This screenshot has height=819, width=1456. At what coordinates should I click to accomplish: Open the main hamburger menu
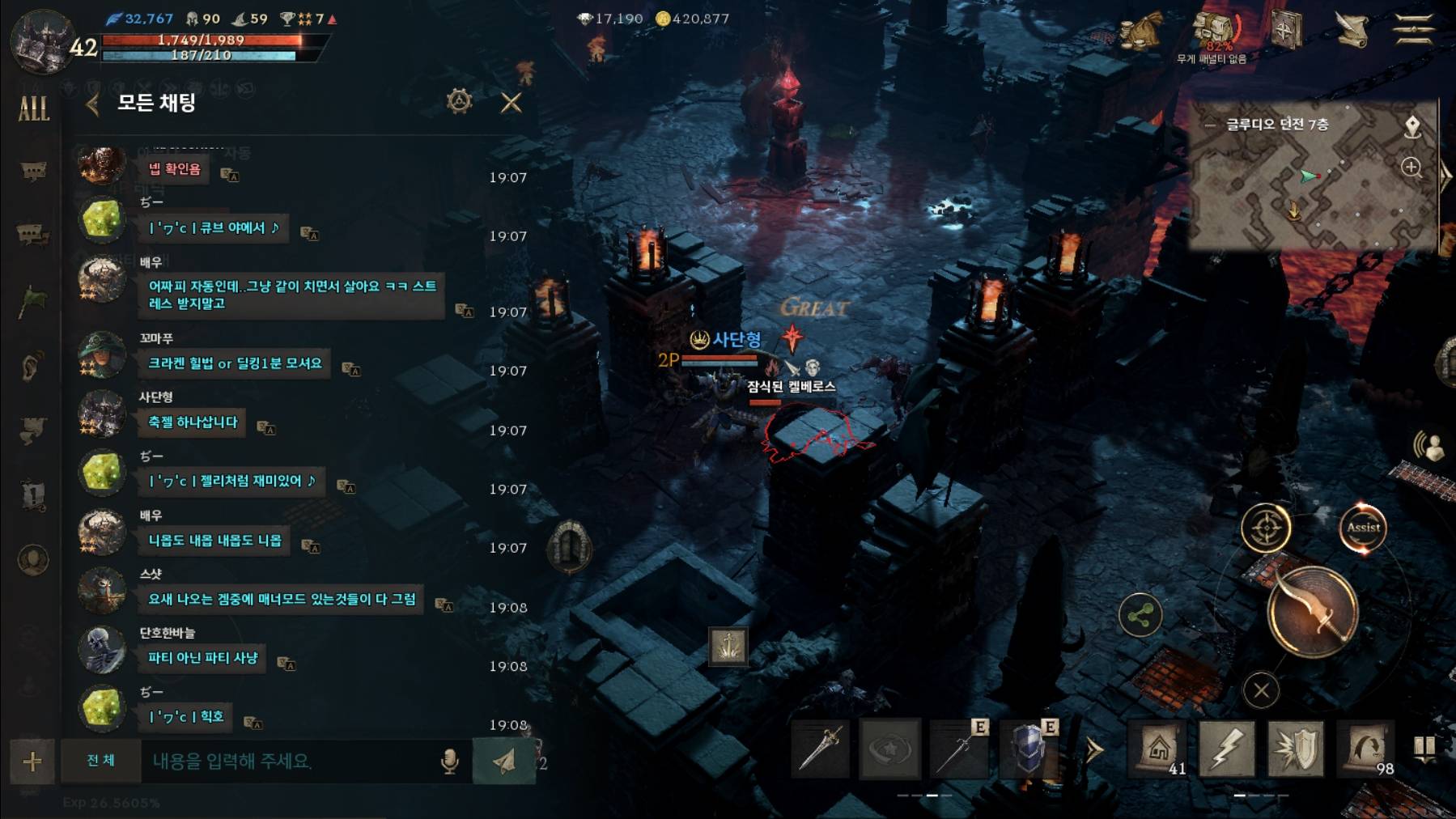(x=1413, y=30)
